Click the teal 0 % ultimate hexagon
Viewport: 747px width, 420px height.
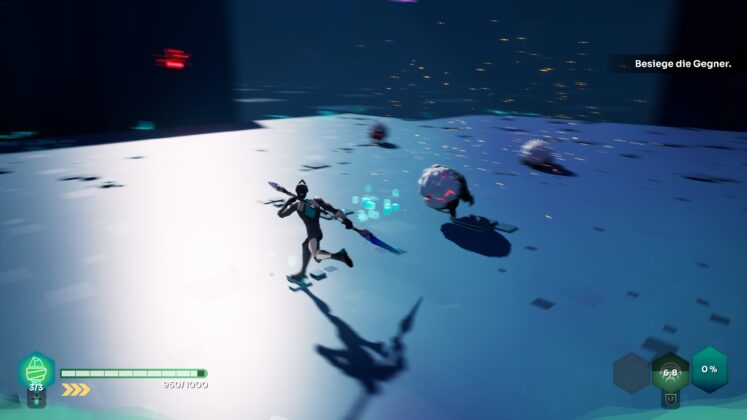pos(709,369)
